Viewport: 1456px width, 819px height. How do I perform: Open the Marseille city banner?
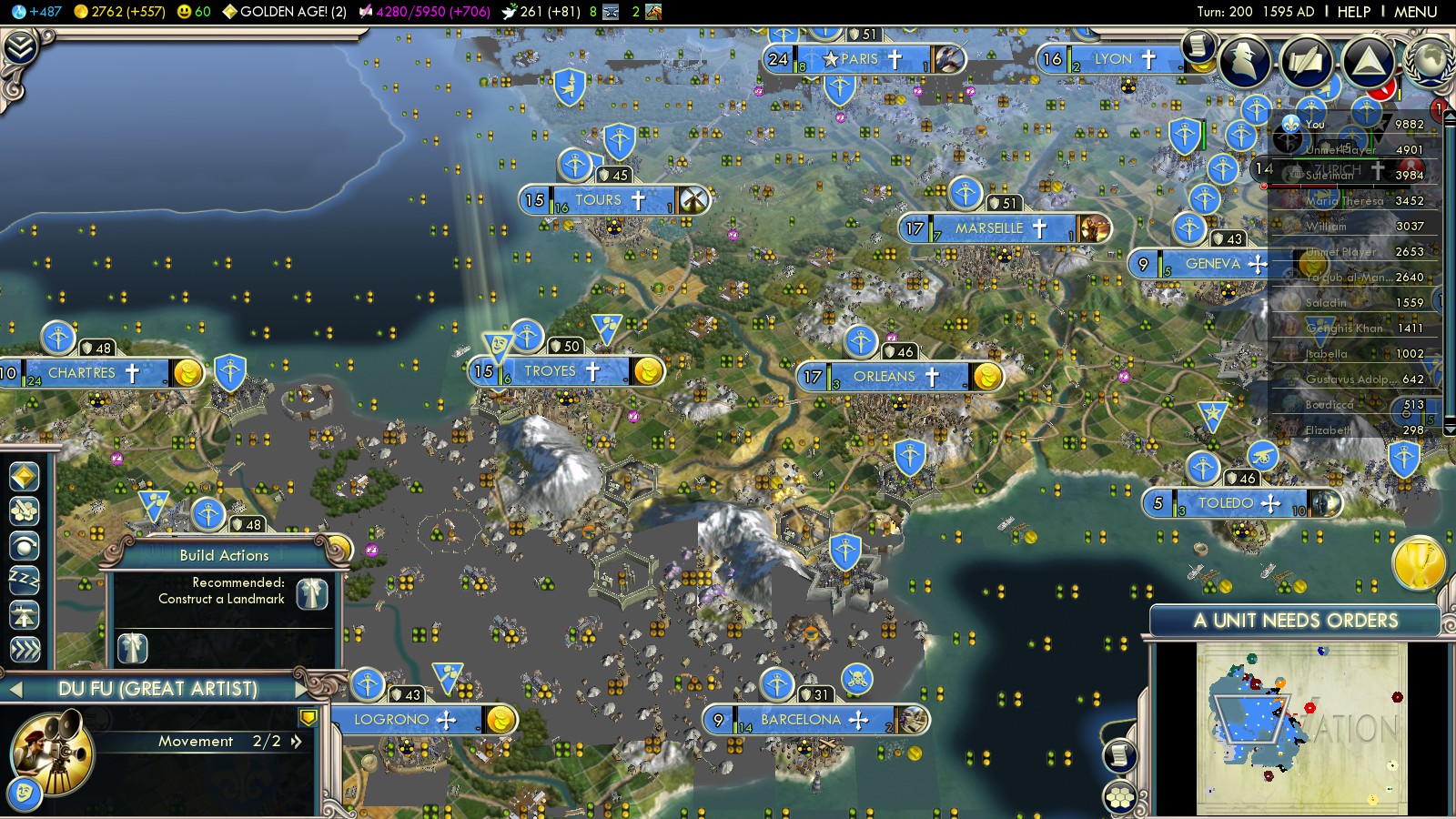click(989, 228)
